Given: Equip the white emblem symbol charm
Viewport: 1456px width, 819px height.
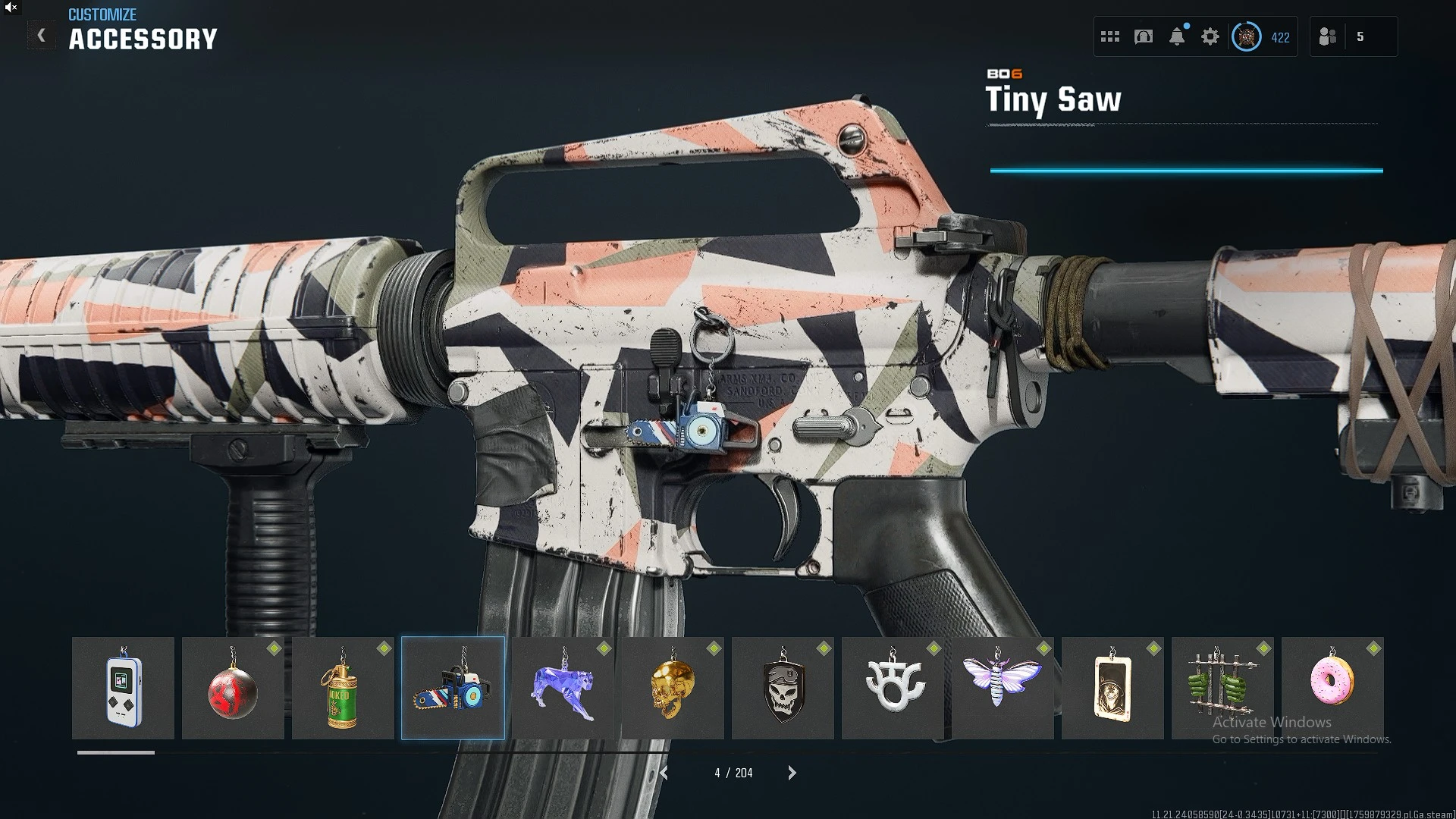Looking at the screenshot, I should coord(893,688).
